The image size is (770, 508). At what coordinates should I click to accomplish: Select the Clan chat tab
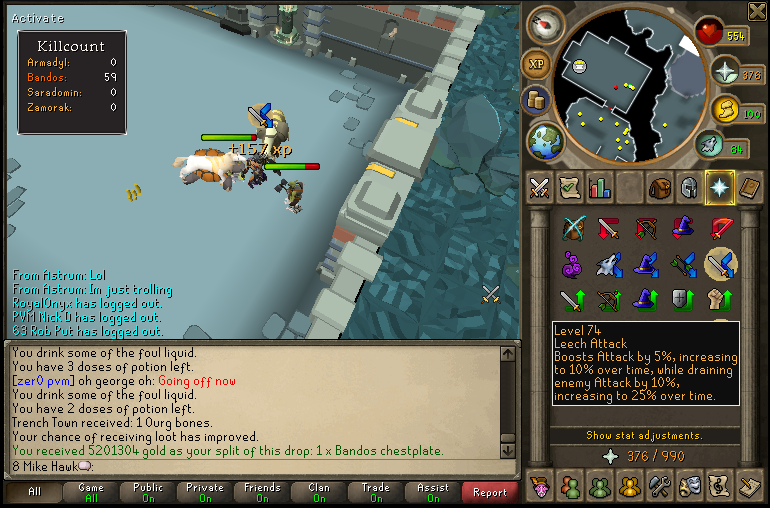point(318,492)
